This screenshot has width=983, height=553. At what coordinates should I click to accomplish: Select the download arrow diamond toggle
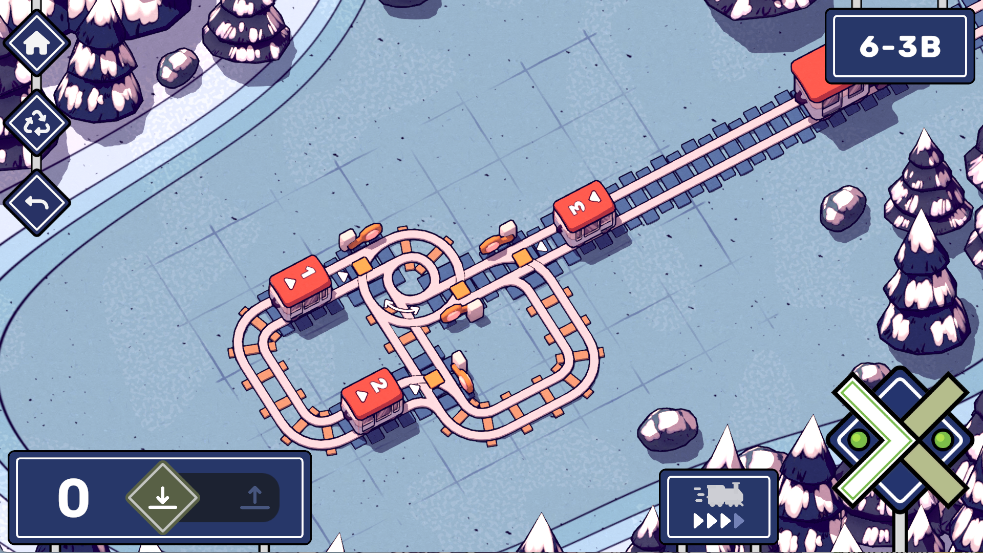pyautogui.click(x=163, y=497)
